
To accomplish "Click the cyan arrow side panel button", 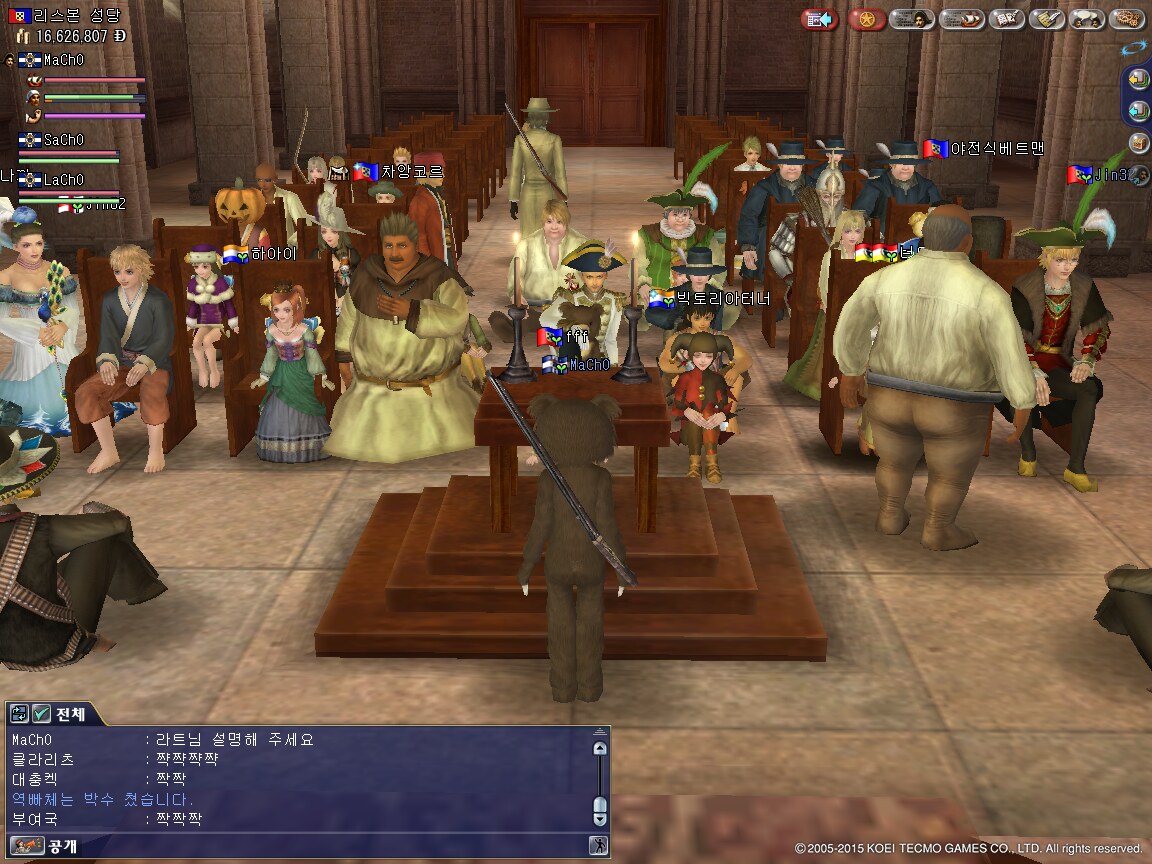I will click(x=1138, y=110).
